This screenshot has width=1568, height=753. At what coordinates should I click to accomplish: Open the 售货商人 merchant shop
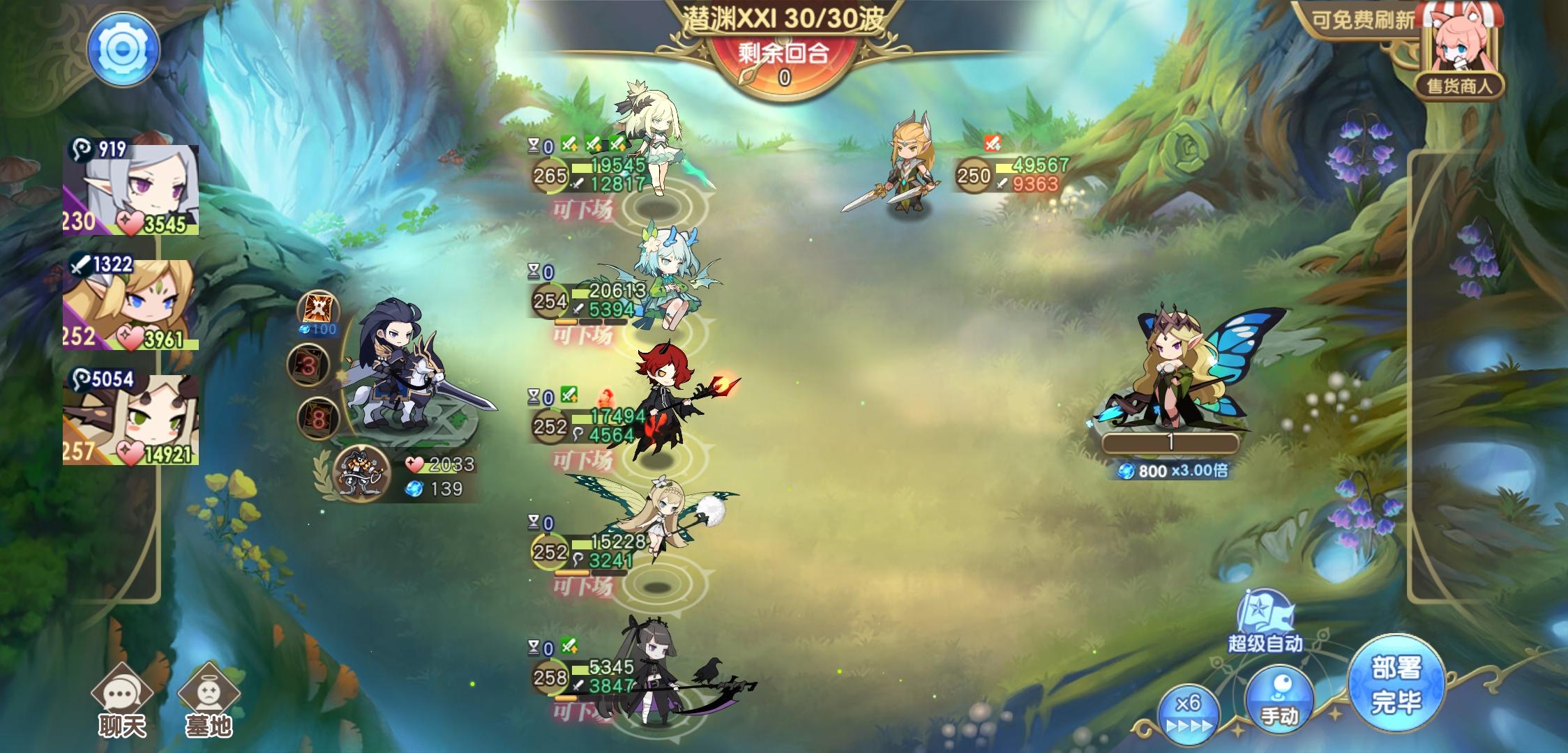coord(1456,52)
